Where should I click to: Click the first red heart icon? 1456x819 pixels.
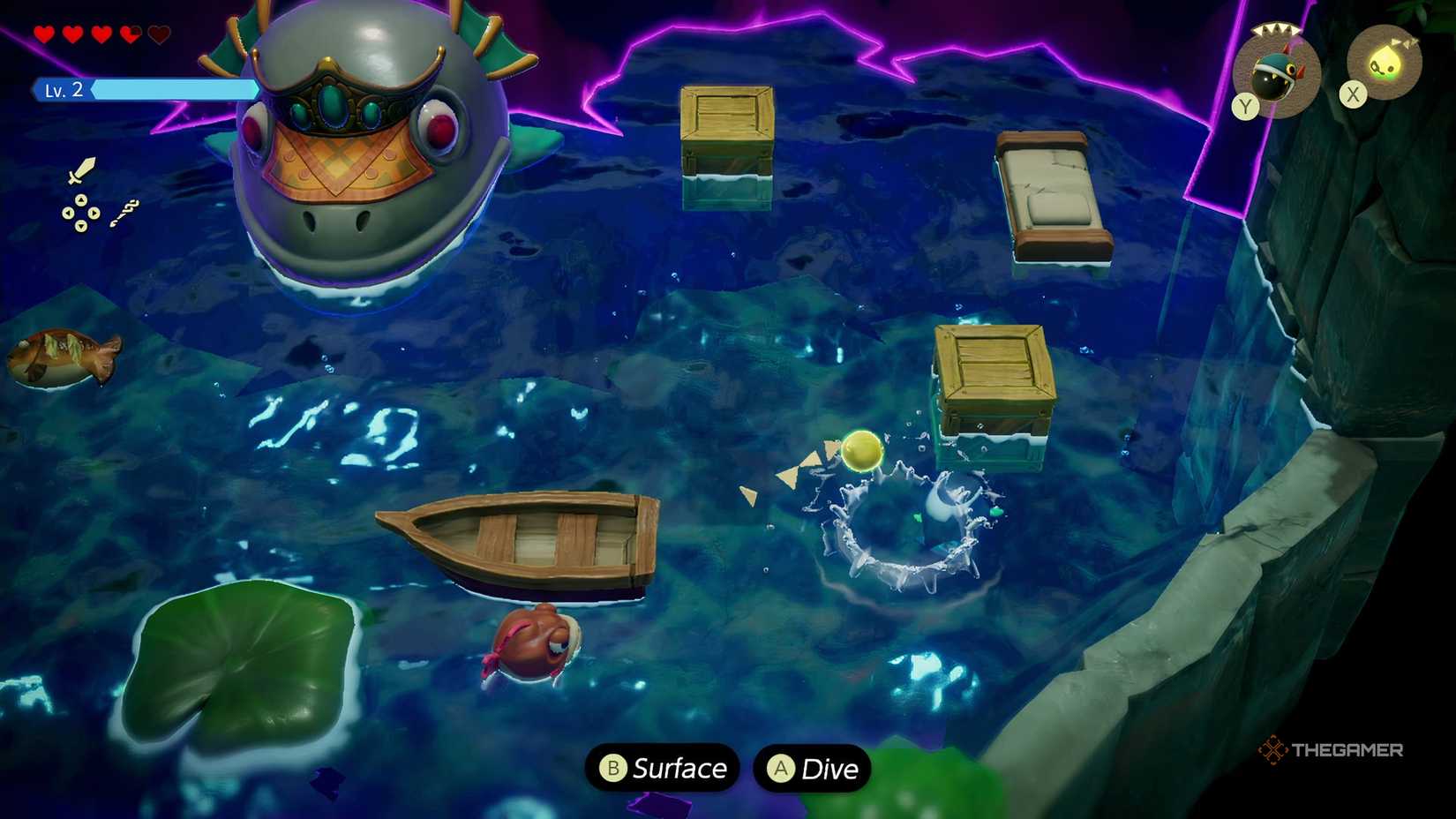42,34
